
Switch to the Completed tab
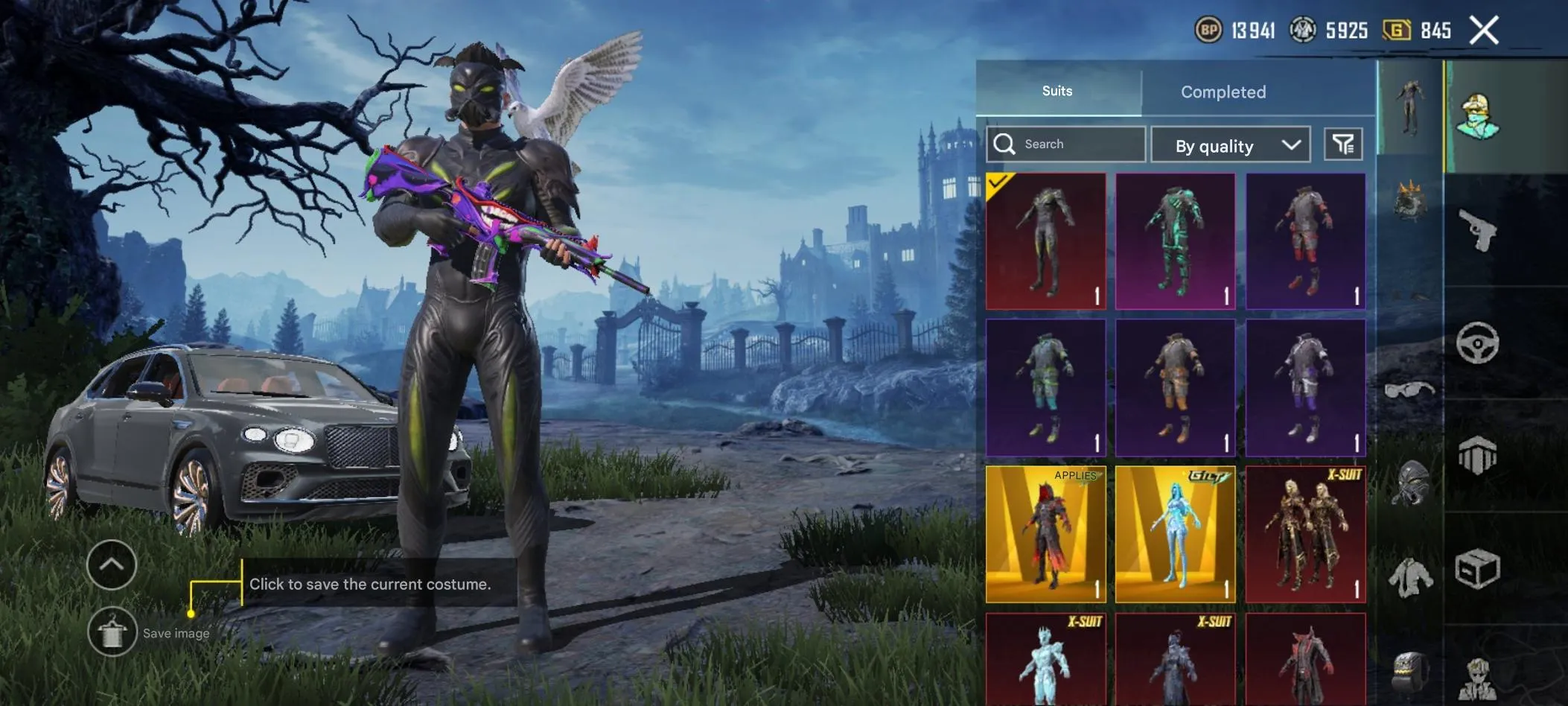(x=1223, y=92)
